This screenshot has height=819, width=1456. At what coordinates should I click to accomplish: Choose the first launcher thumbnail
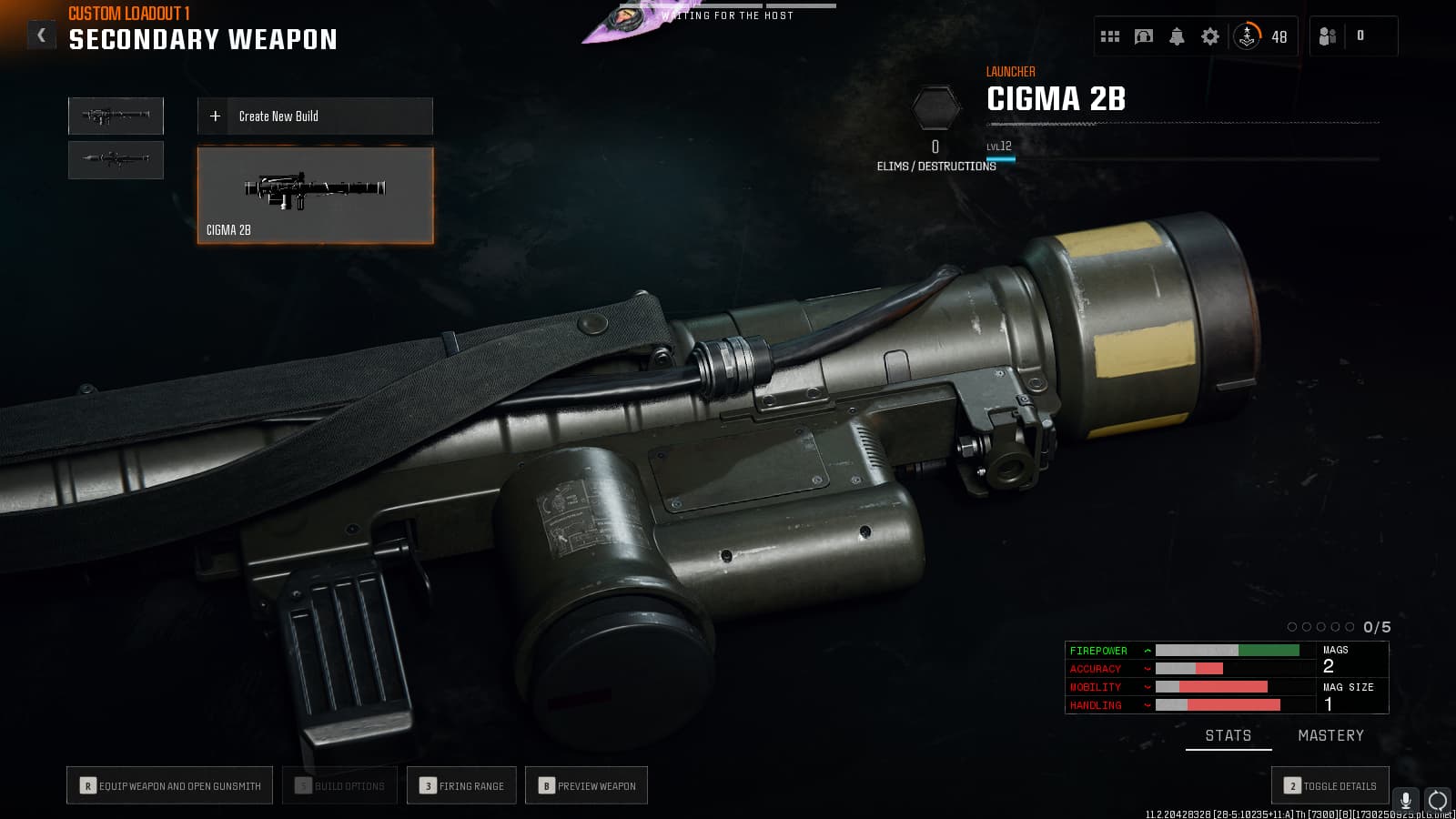(x=116, y=116)
